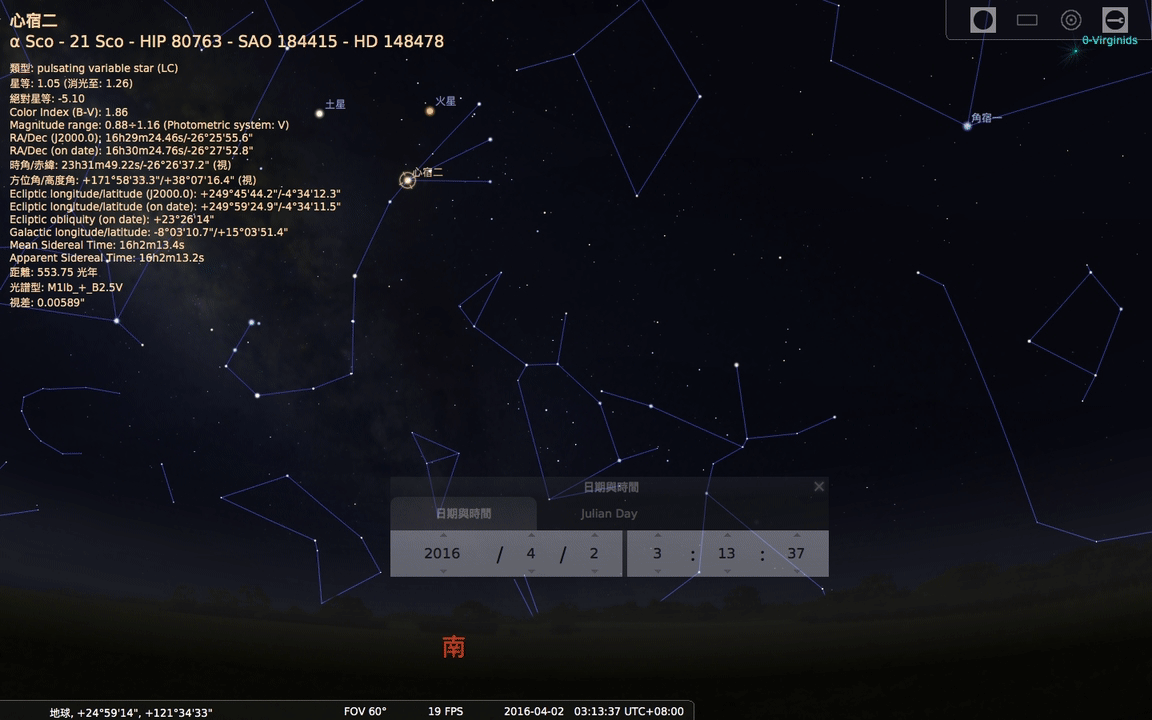Increase the seconds with its up arrow
This screenshot has width=1152, height=720.
coord(796,535)
